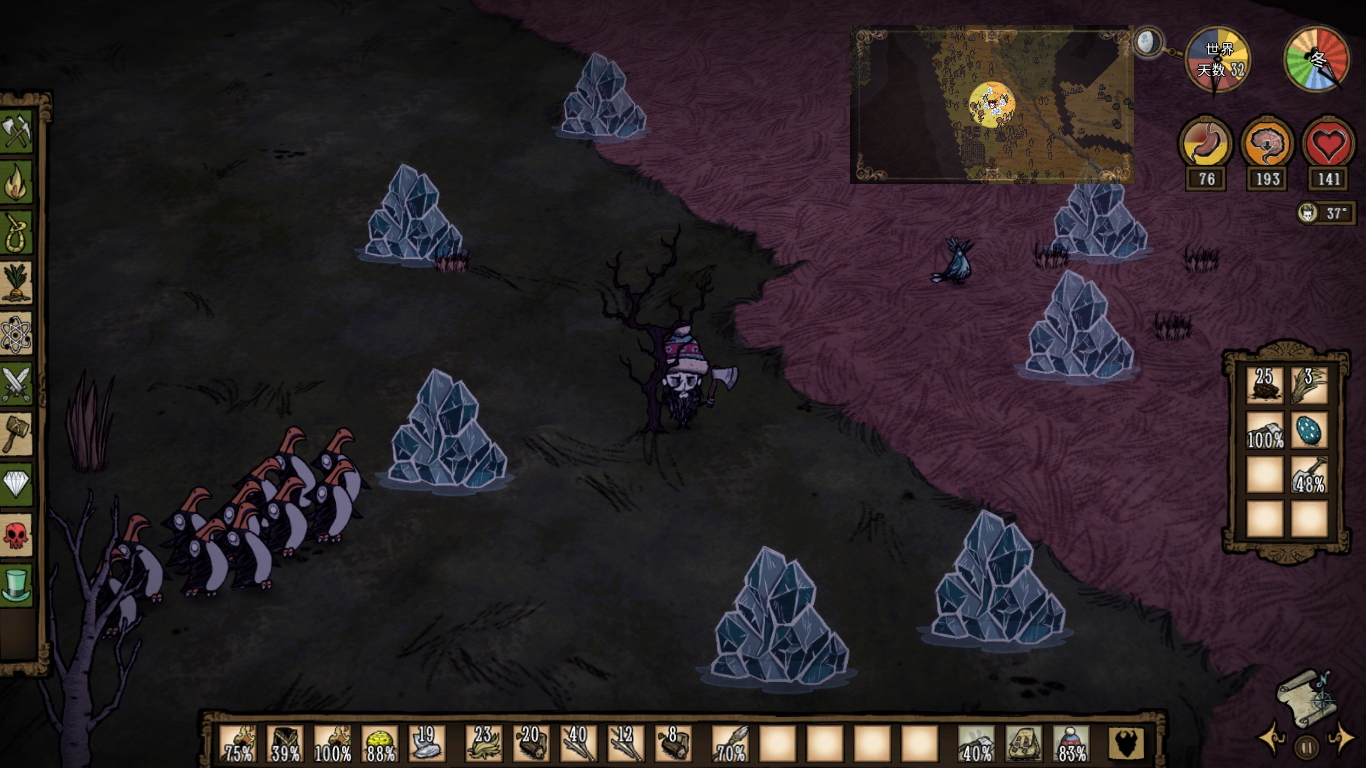This screenshot has width=1366, height=768.
Task: Select the pine cone stack of 25
Action: [x=1264, y=385]
